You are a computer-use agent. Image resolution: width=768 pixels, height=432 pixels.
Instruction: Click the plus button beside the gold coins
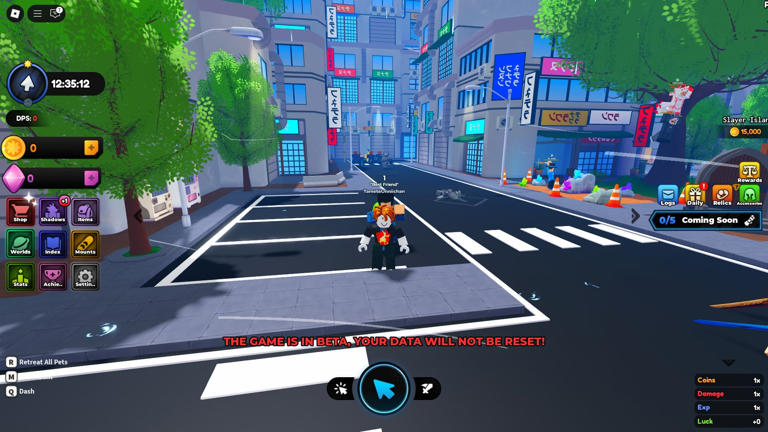(x=91, y=148)
